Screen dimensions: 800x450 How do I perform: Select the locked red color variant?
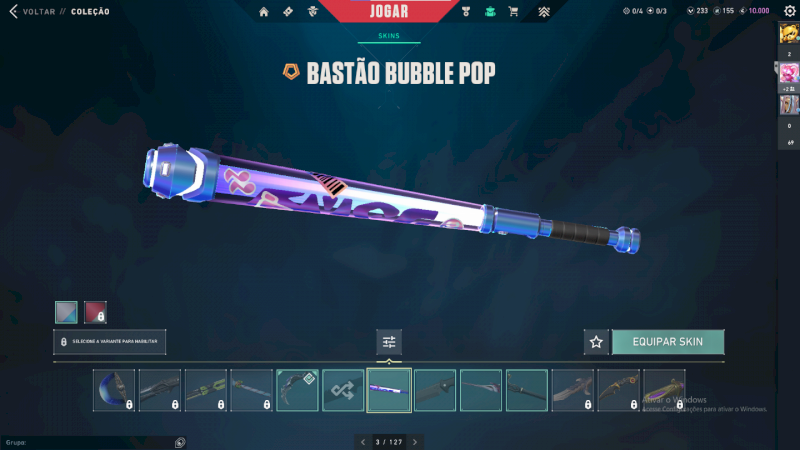pyautogui.click(x=95, y=312)
